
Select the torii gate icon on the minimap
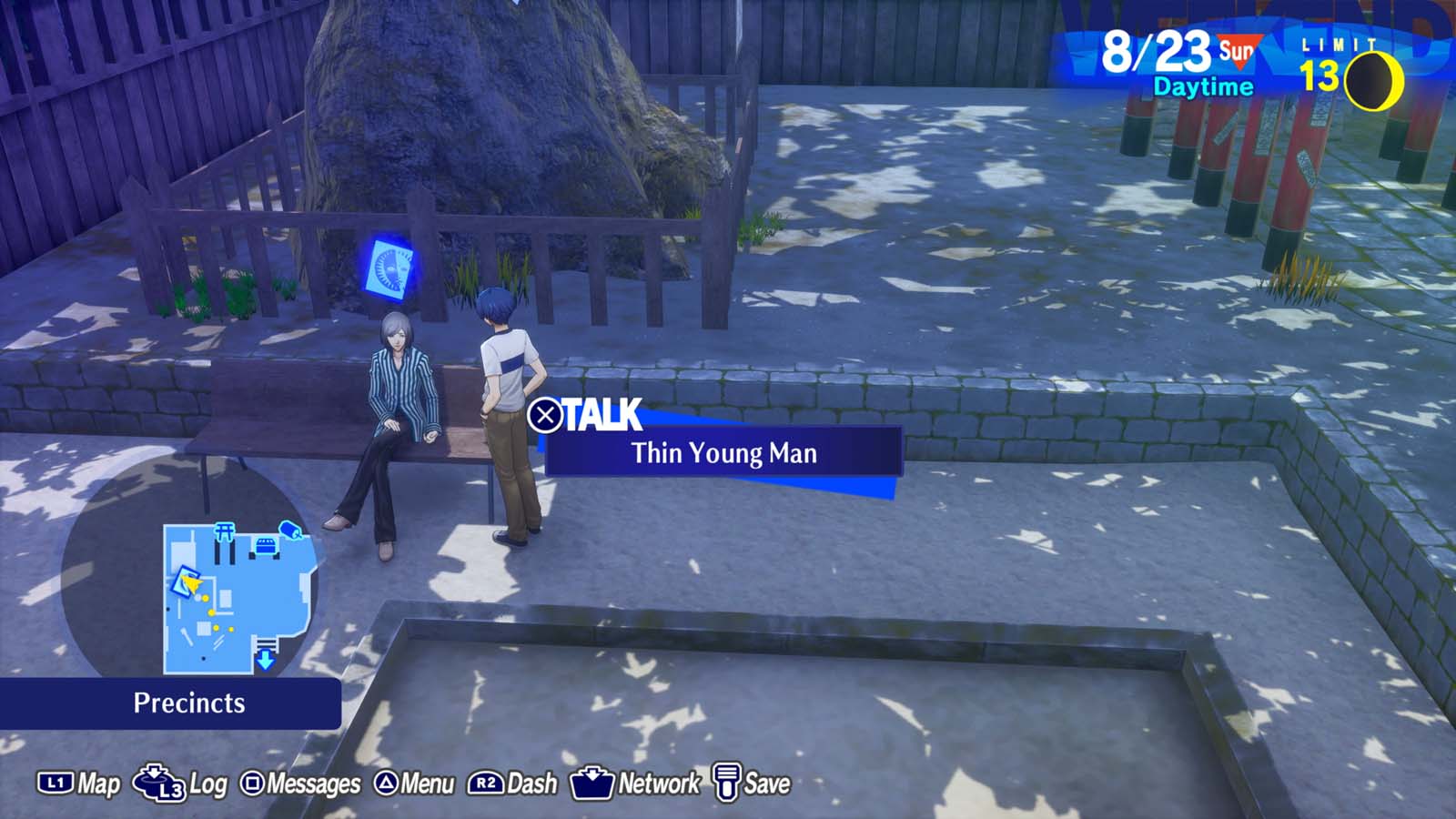click(224, 531)
